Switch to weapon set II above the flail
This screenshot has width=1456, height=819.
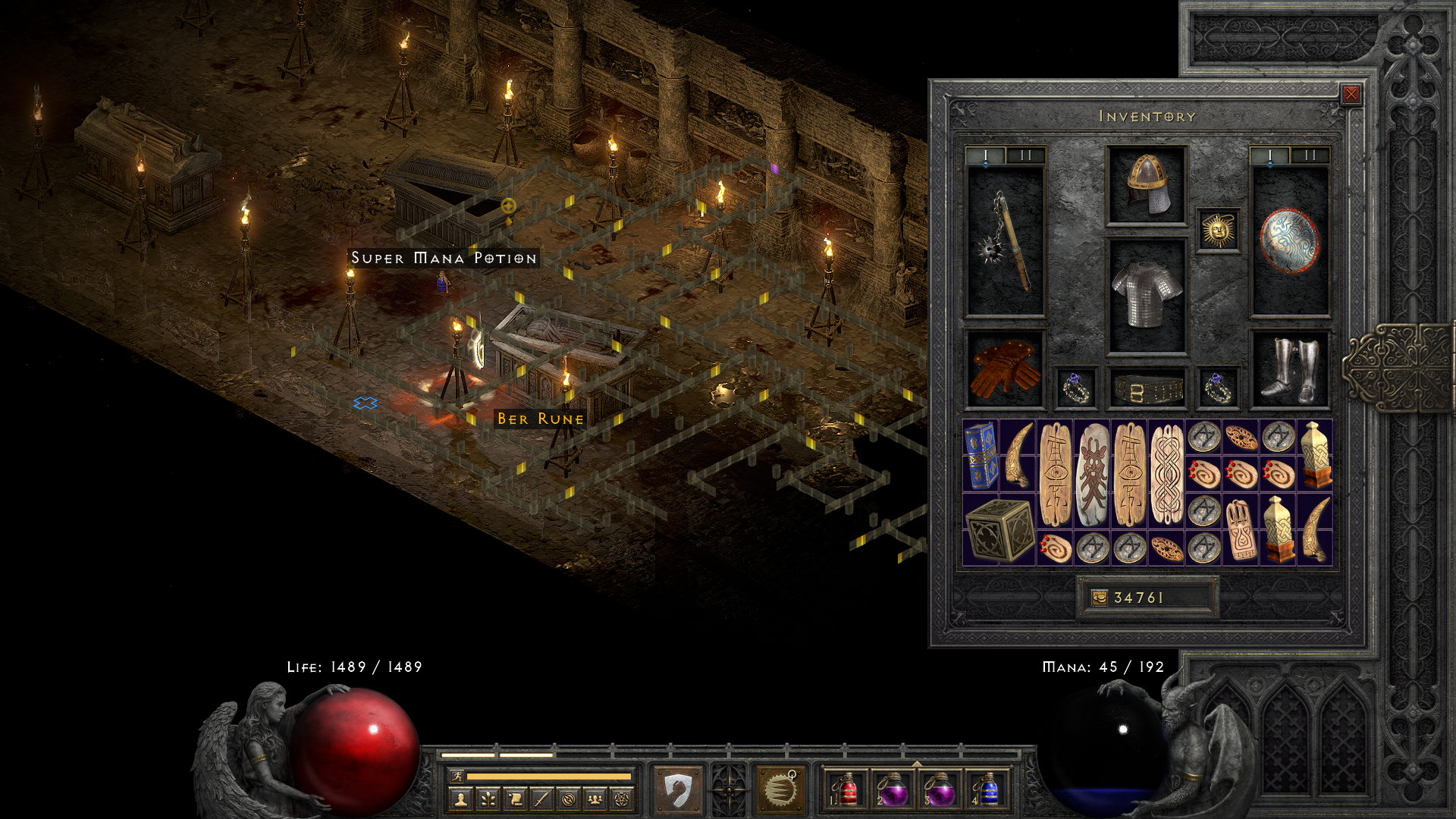[1026, 155]
